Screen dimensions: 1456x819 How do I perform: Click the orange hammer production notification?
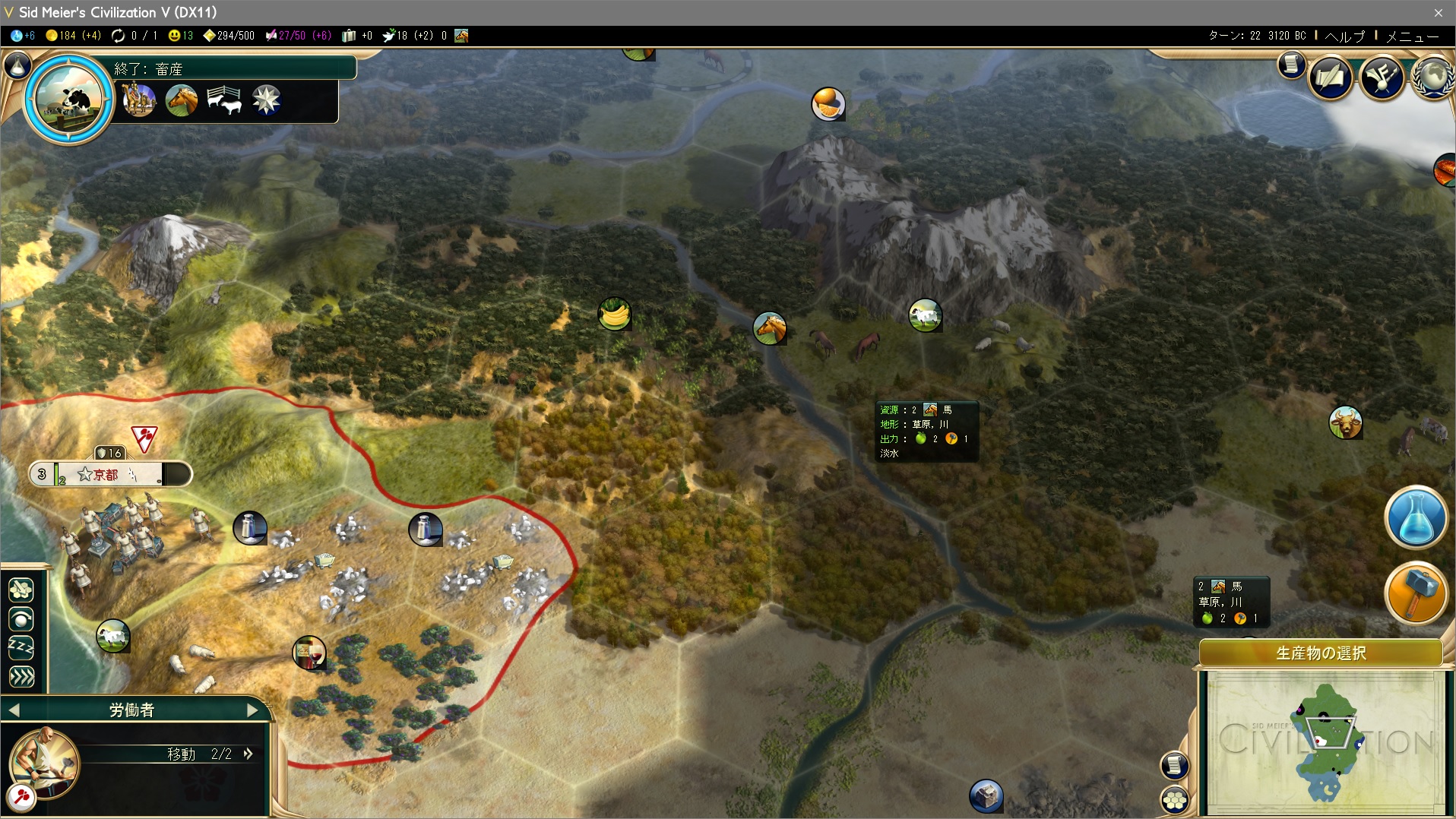tap(1416, 593)
